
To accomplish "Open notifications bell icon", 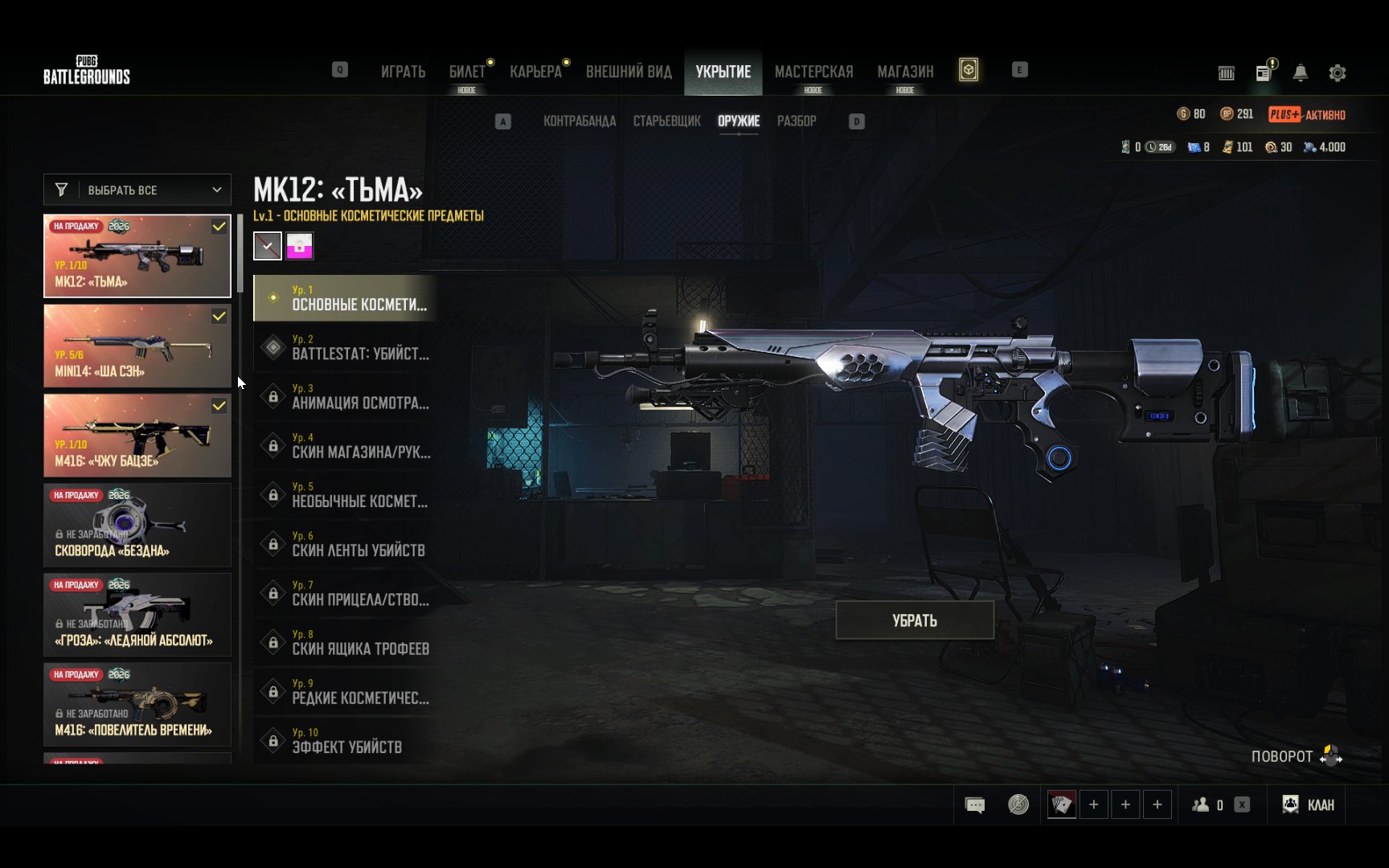I will (x=1300, y=73).
